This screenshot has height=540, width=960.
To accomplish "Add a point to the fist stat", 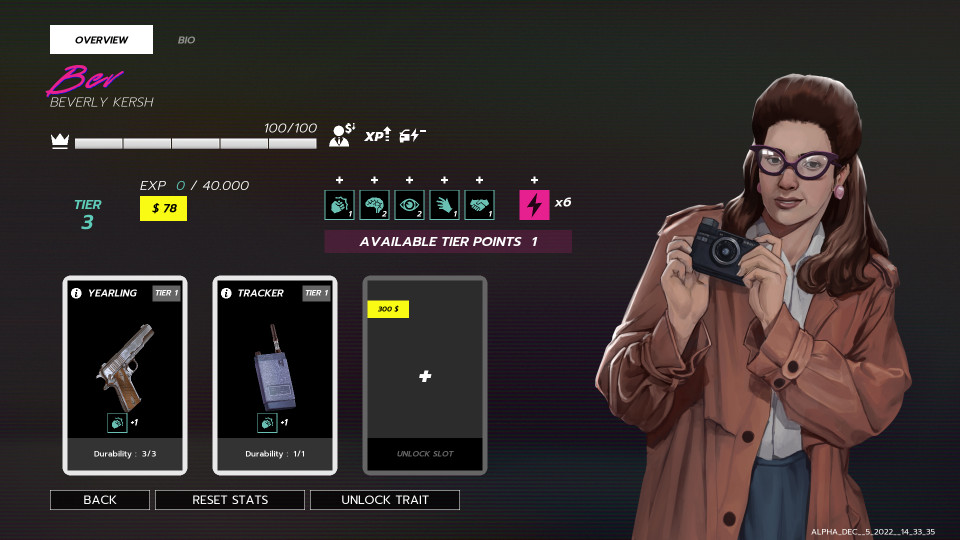I will tap(340, 180).
